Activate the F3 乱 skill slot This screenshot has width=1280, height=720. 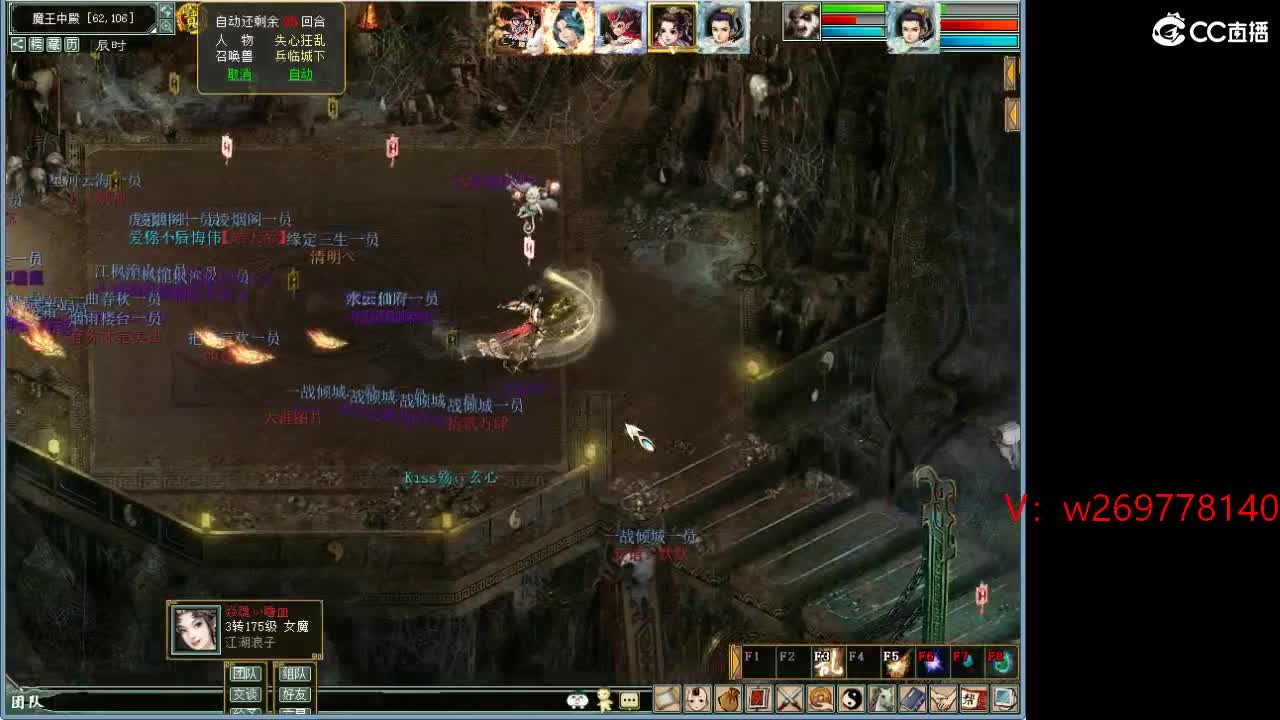(825, 662)
